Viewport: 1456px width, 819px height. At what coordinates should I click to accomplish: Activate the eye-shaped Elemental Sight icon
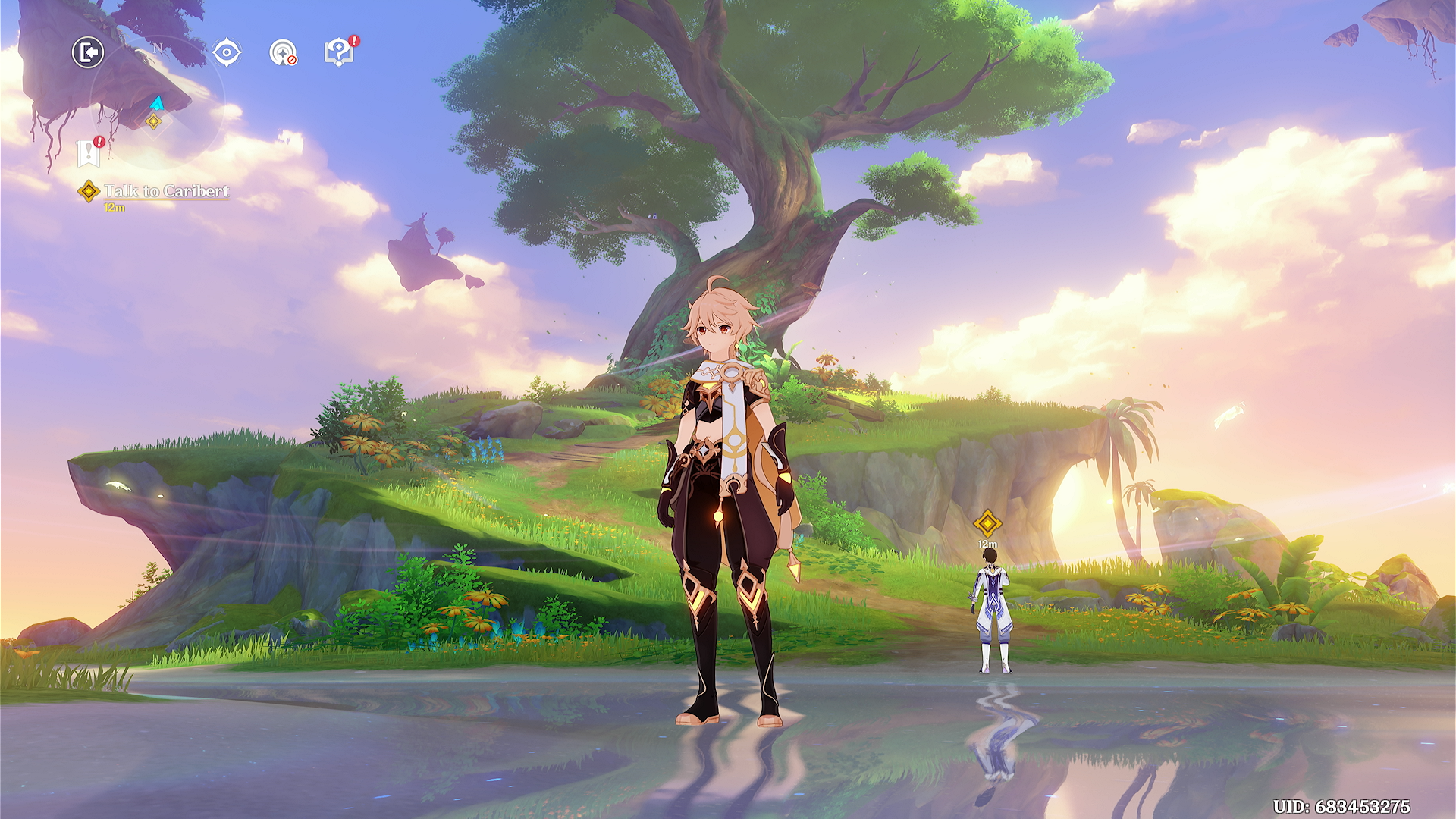[x=227, y=53]
